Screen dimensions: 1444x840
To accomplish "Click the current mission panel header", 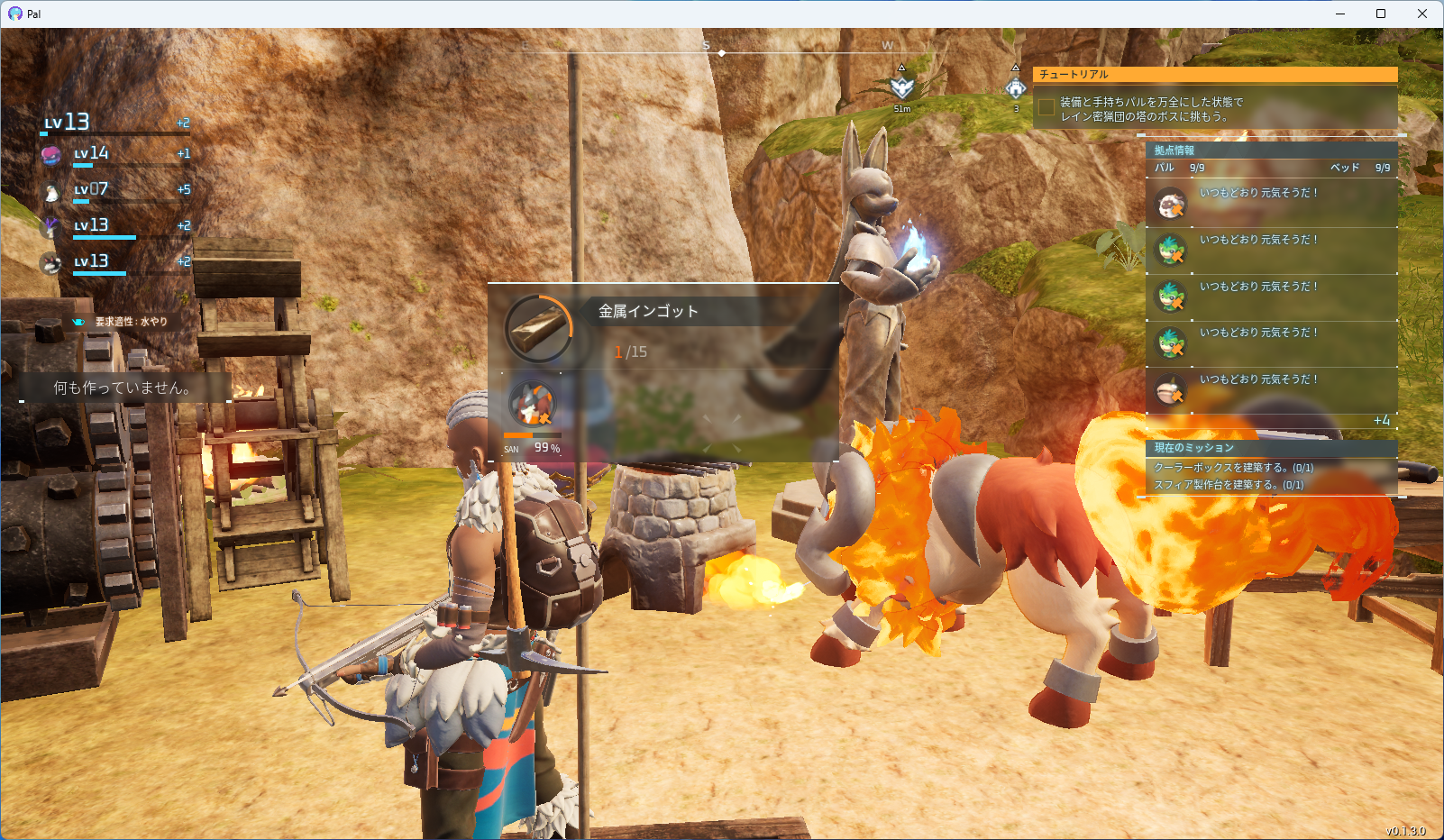I will pyautogui.click(x=1271, y=448).
